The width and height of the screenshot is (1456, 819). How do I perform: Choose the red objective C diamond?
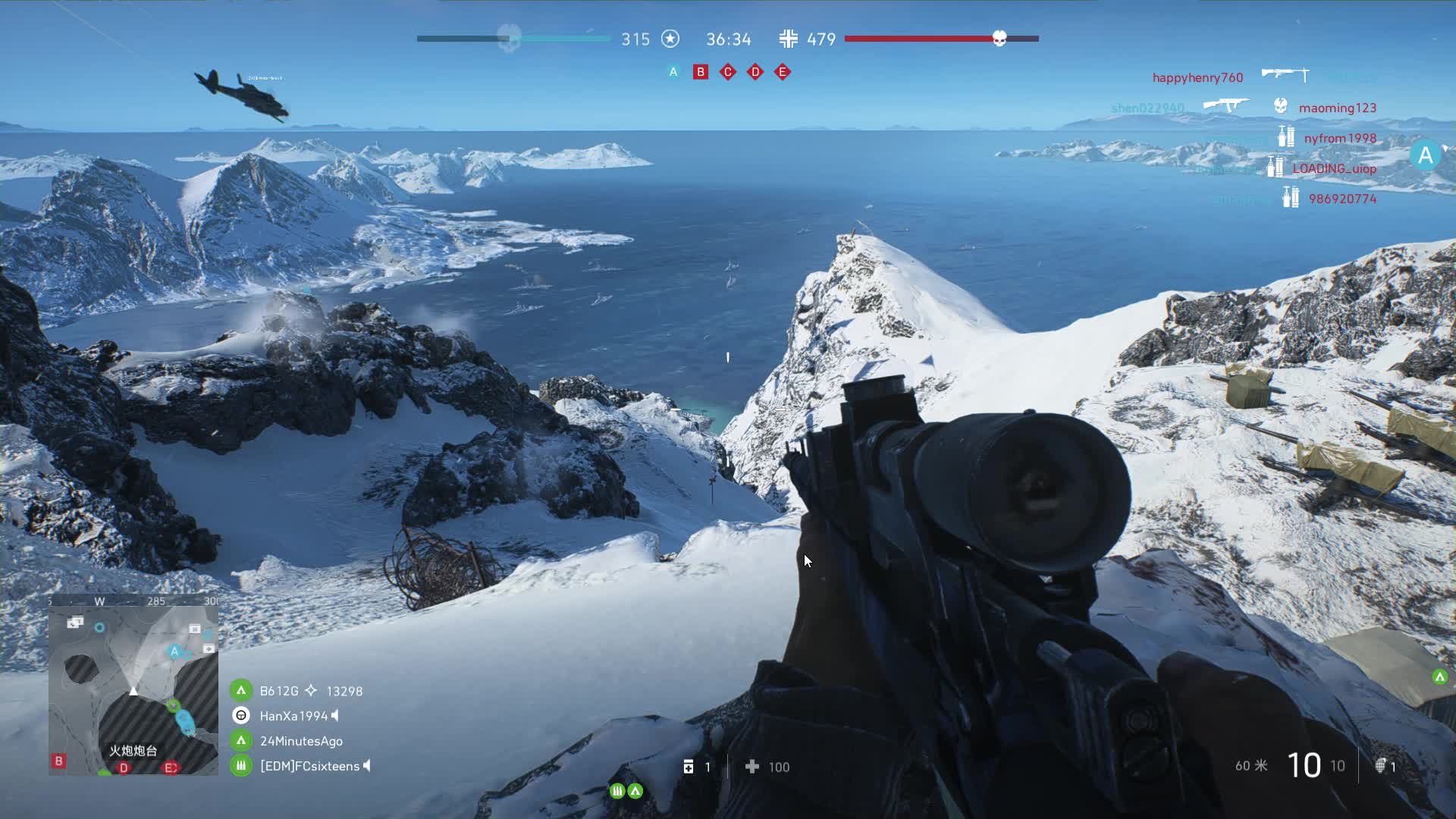728,72
